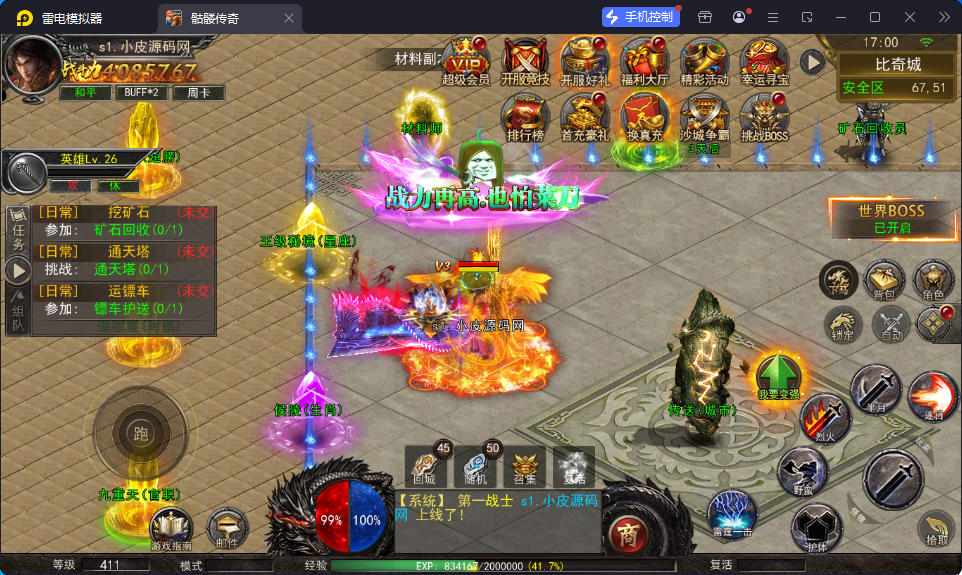Close the 骷髅传奇 emulator tab
This screenshot has width=962, height=575.
(289, 18)
